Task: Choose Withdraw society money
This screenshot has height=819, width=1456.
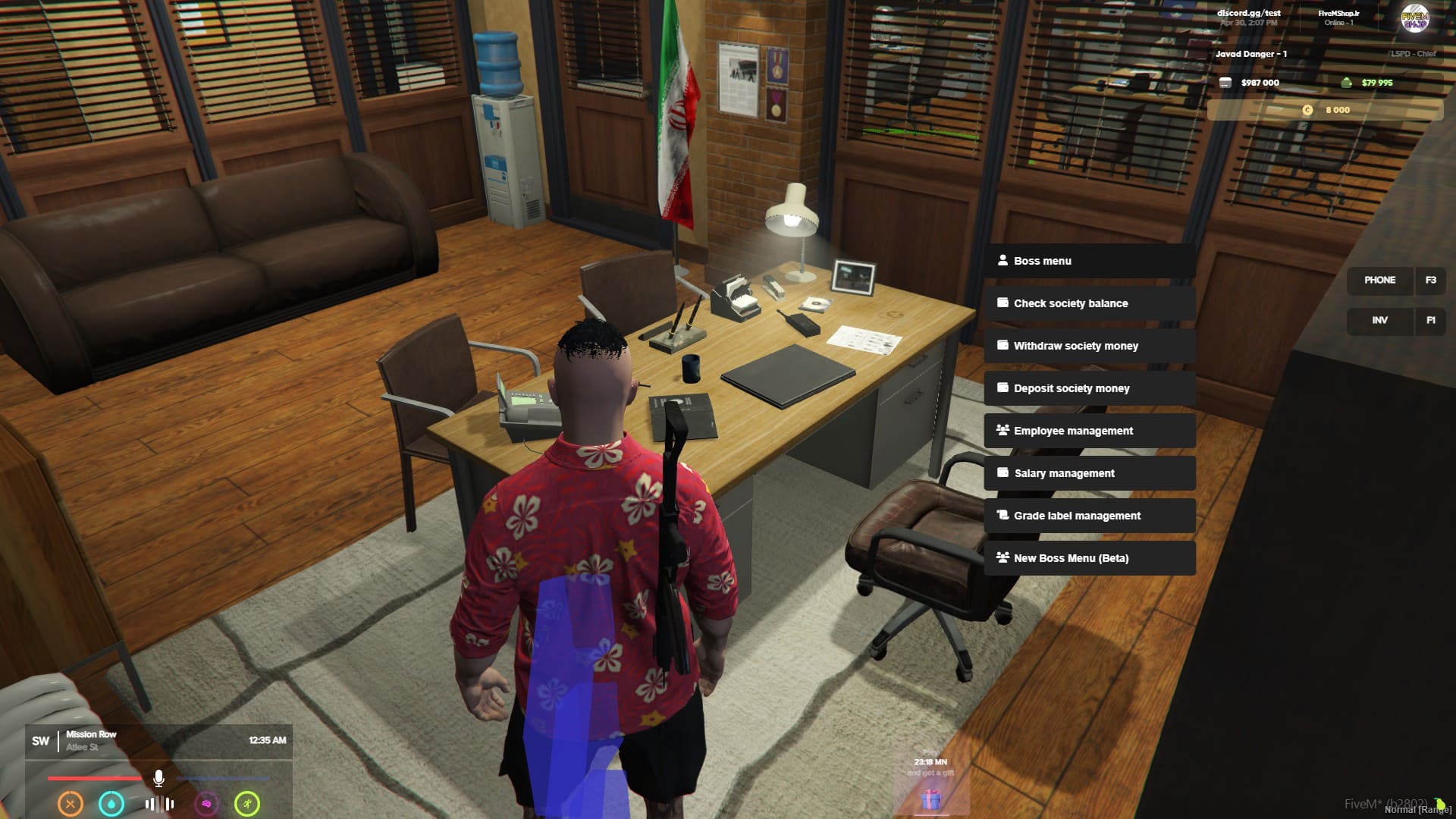Action: [1089, 346]
